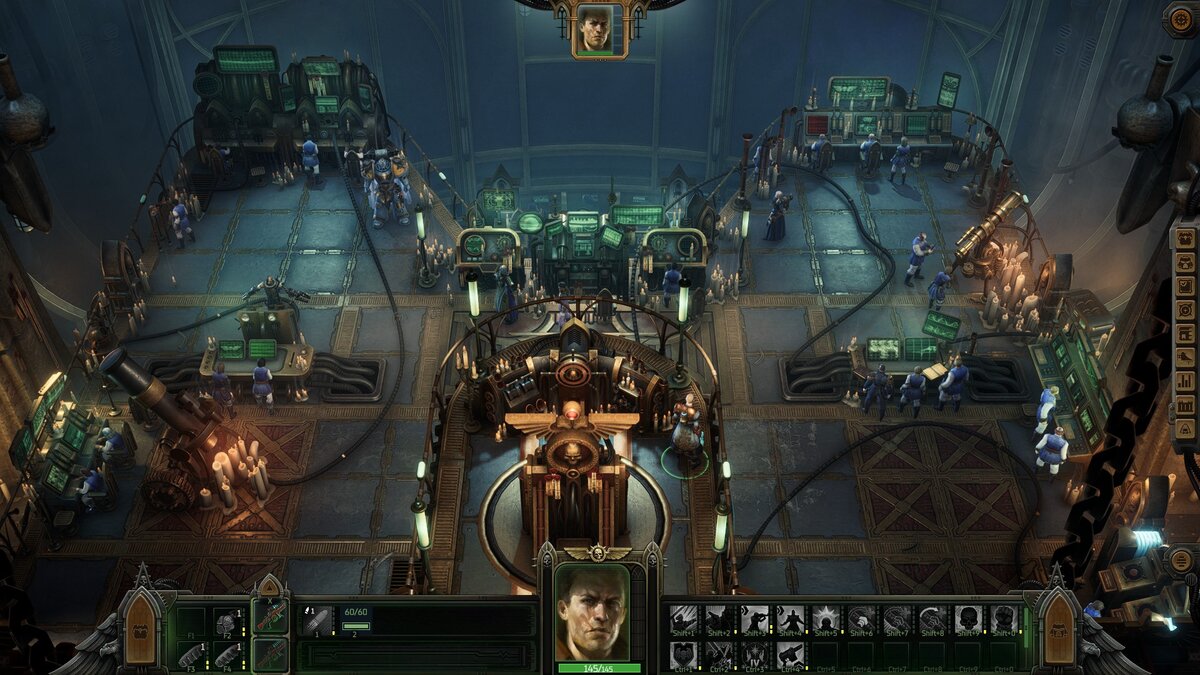Open the topmost icon in the side menu

pos(1184,237)
